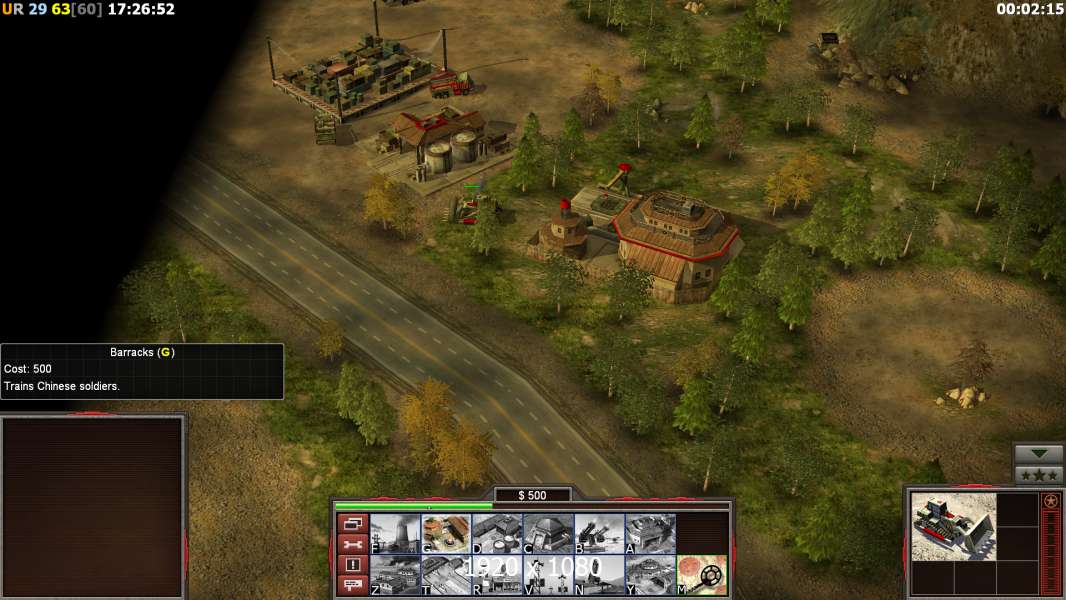The width and height of the screenshot is (1066, 600).
Task: Open the chat message button
Action: [x=352, y=586]
